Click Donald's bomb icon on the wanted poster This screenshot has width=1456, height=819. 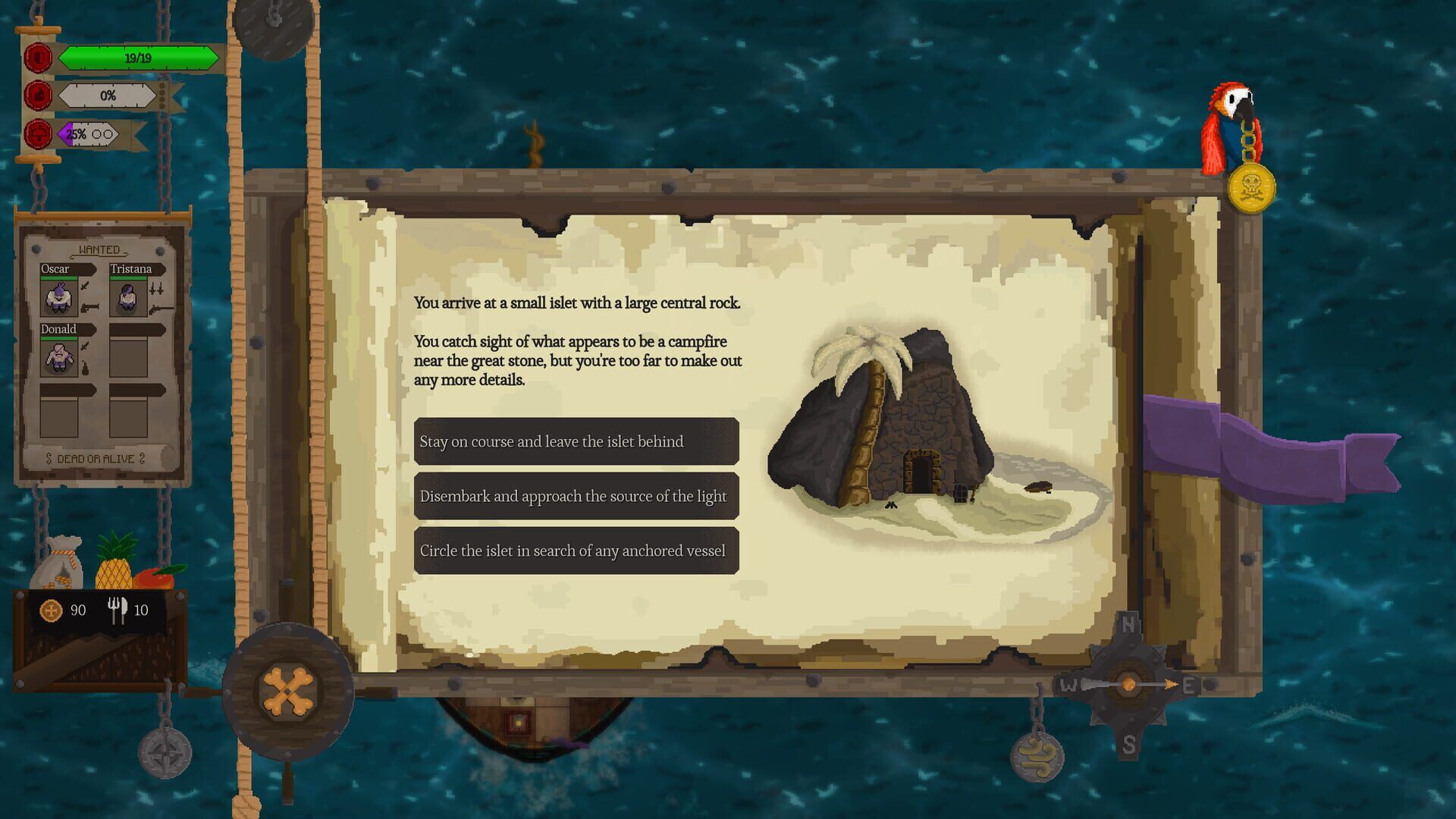tap(85, 368)
